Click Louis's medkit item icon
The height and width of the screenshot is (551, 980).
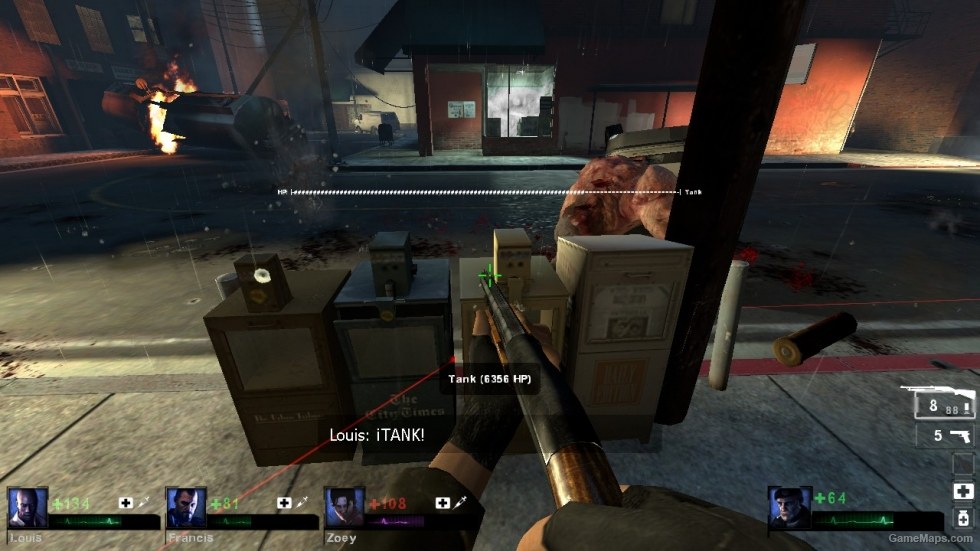point(126,503)
